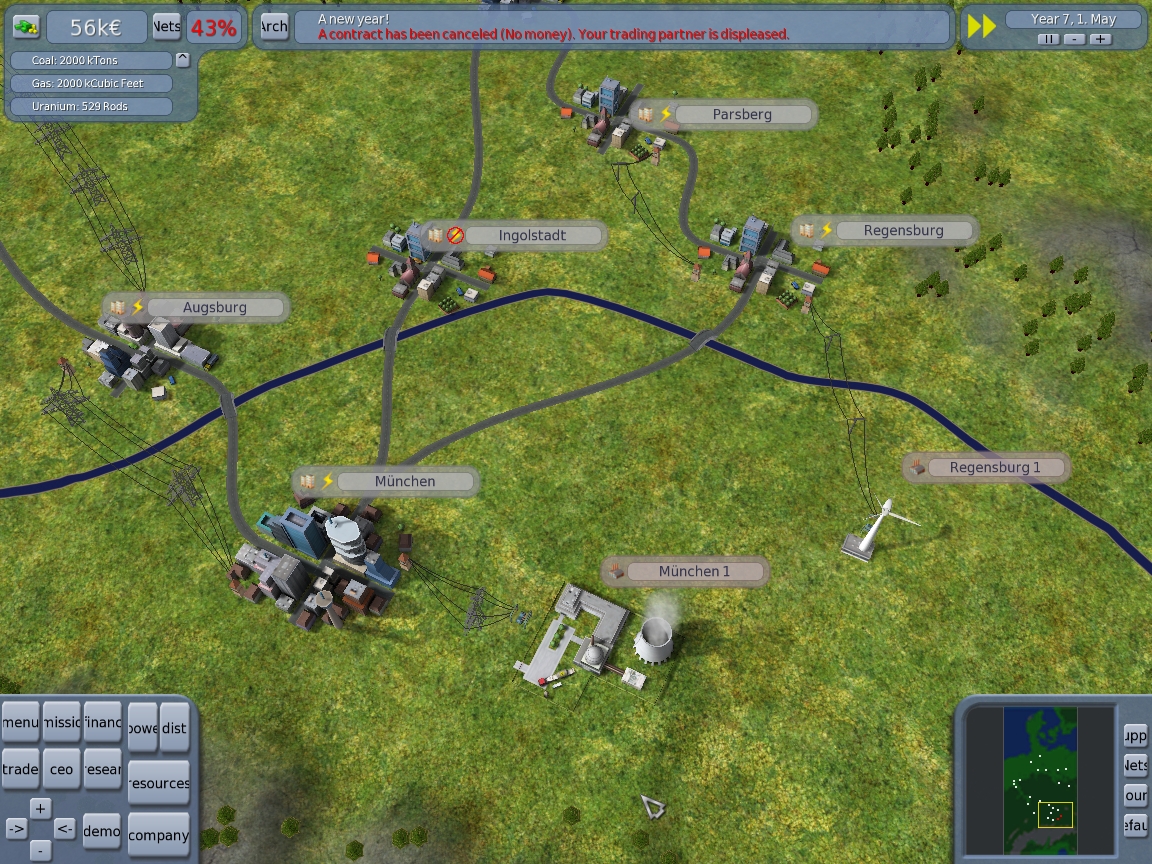The height and width of the screenshot is (864, 1152).
Task: Pause the game speed
Action: [x=1047, y=39]
